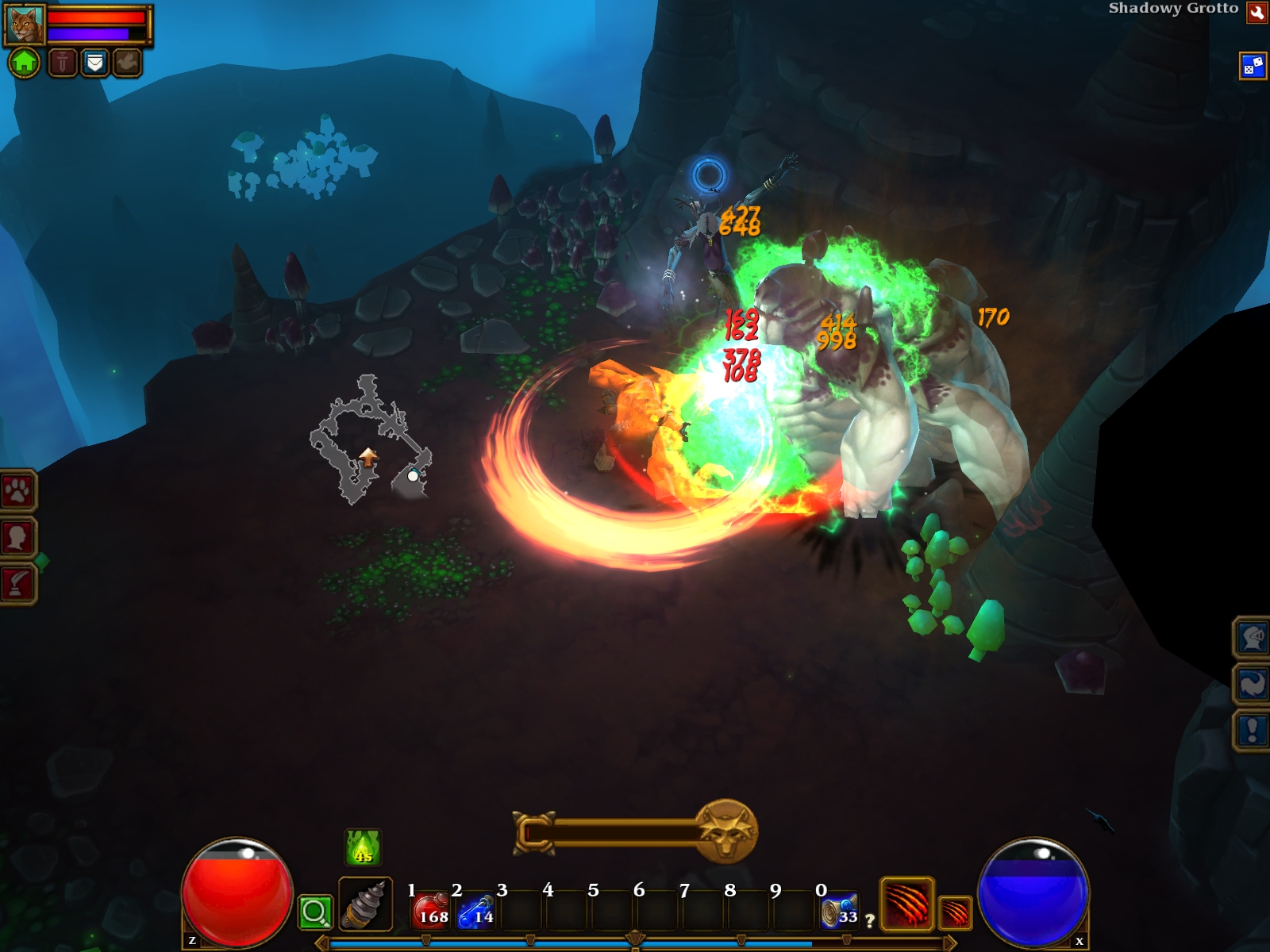Viewport: 1270px width, 952px height.
Task: Use the scroll in hotbar slot 0
Action: coord(840,910)
